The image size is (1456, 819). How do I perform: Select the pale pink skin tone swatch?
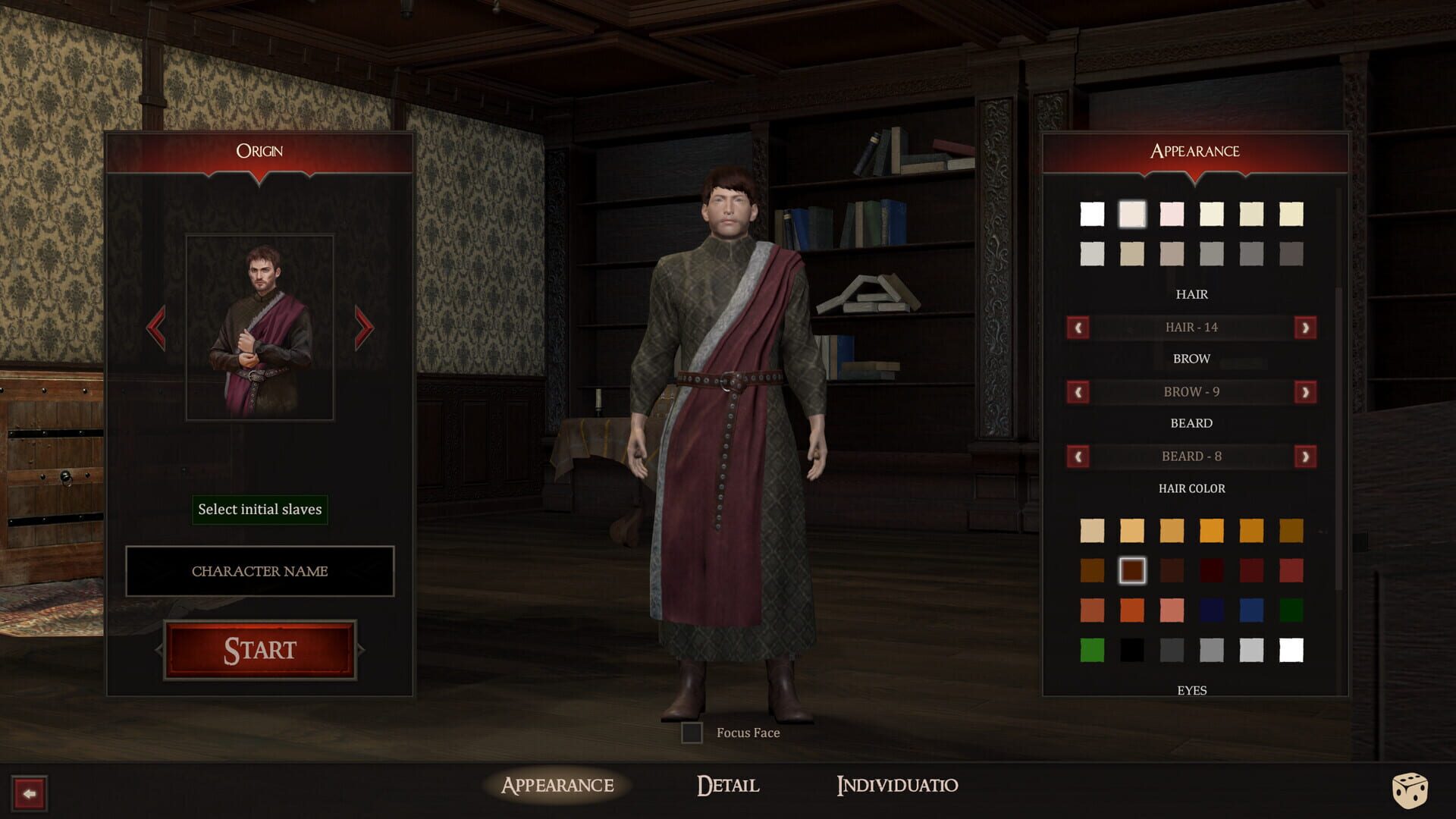(1172, 215)
